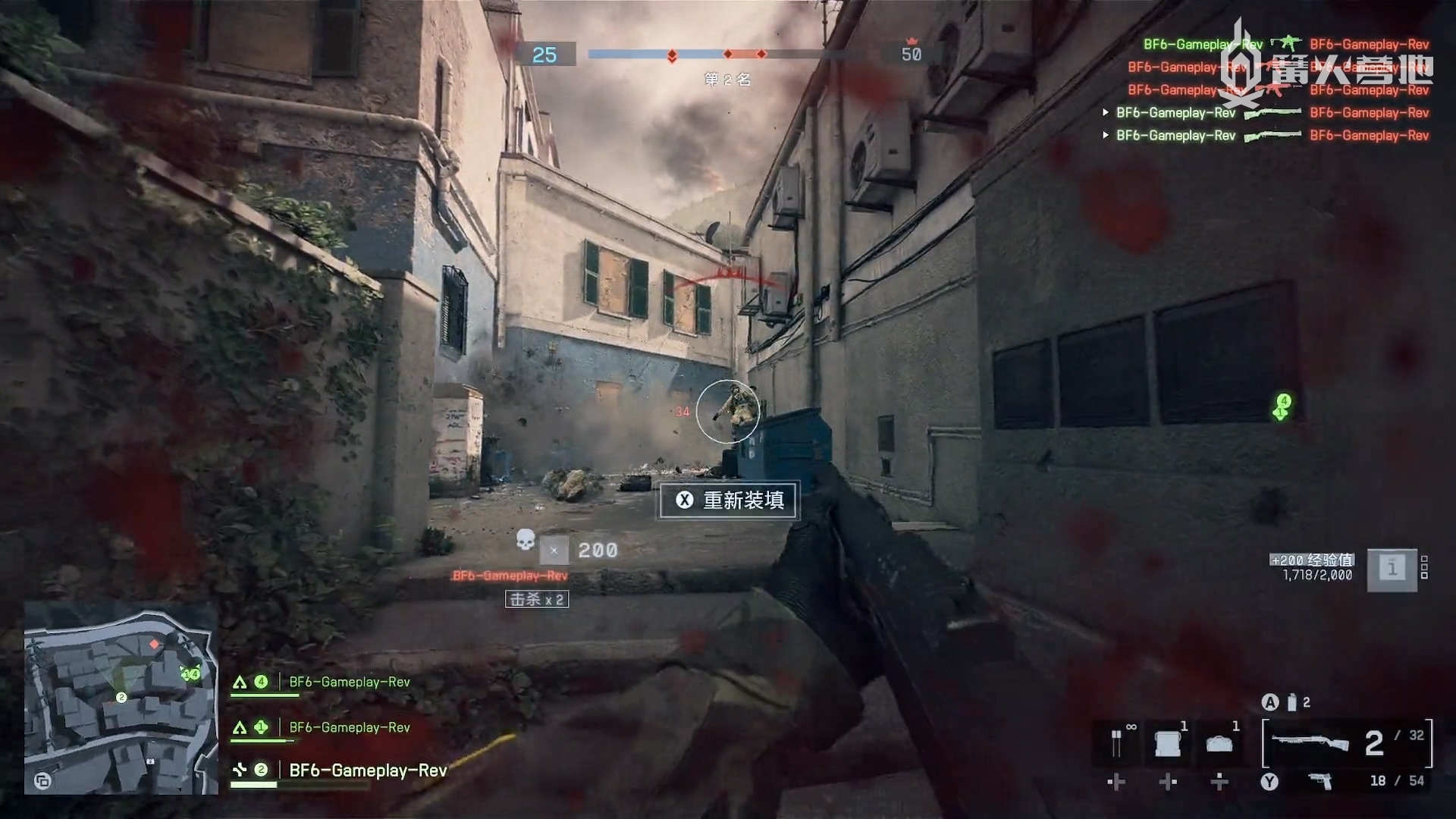Select the ammo crate gadget slot
This screenshot has height=819, width=1456.
click(x=1168, y=744)
